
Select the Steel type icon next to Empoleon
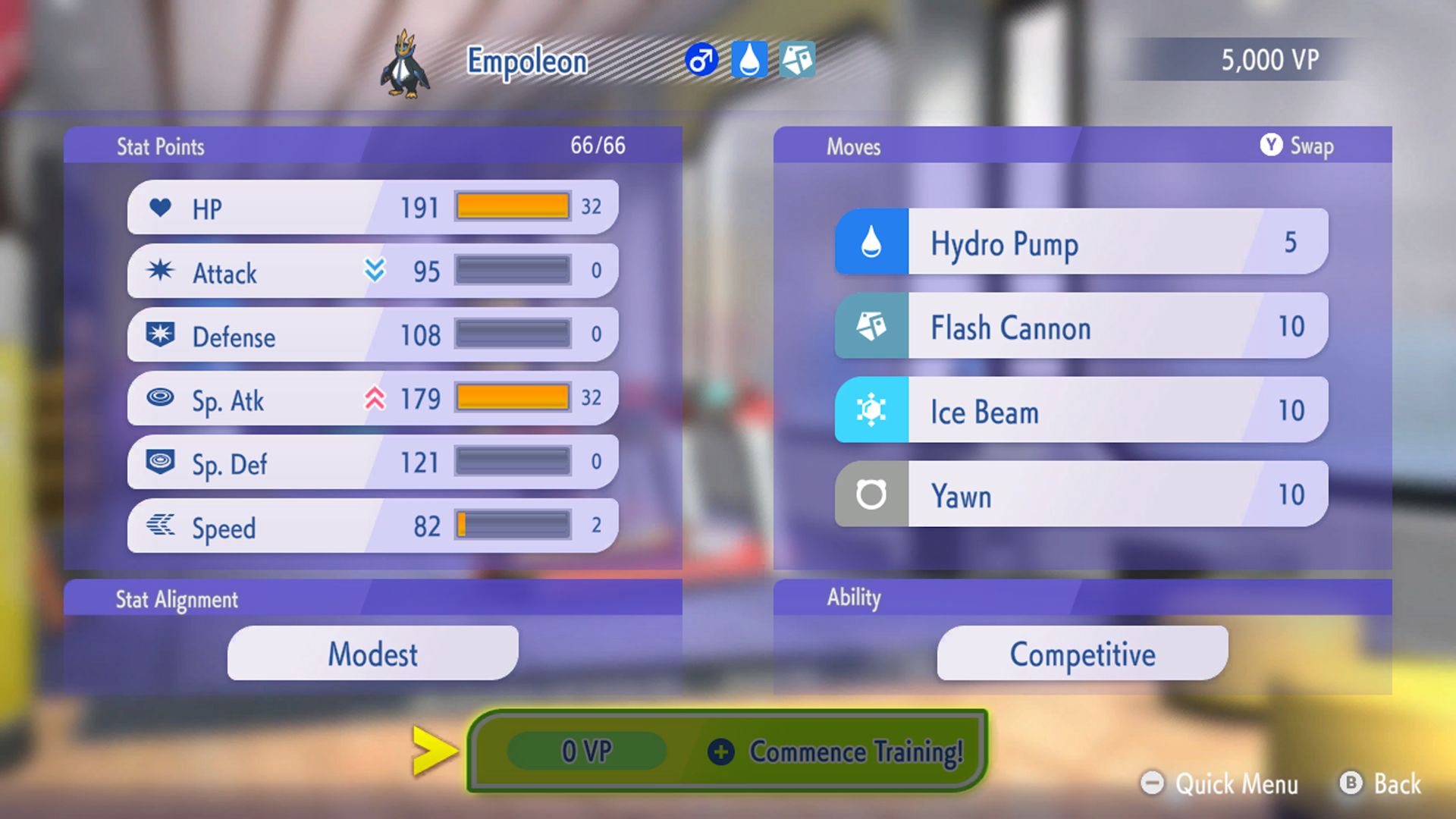[799, 61]
